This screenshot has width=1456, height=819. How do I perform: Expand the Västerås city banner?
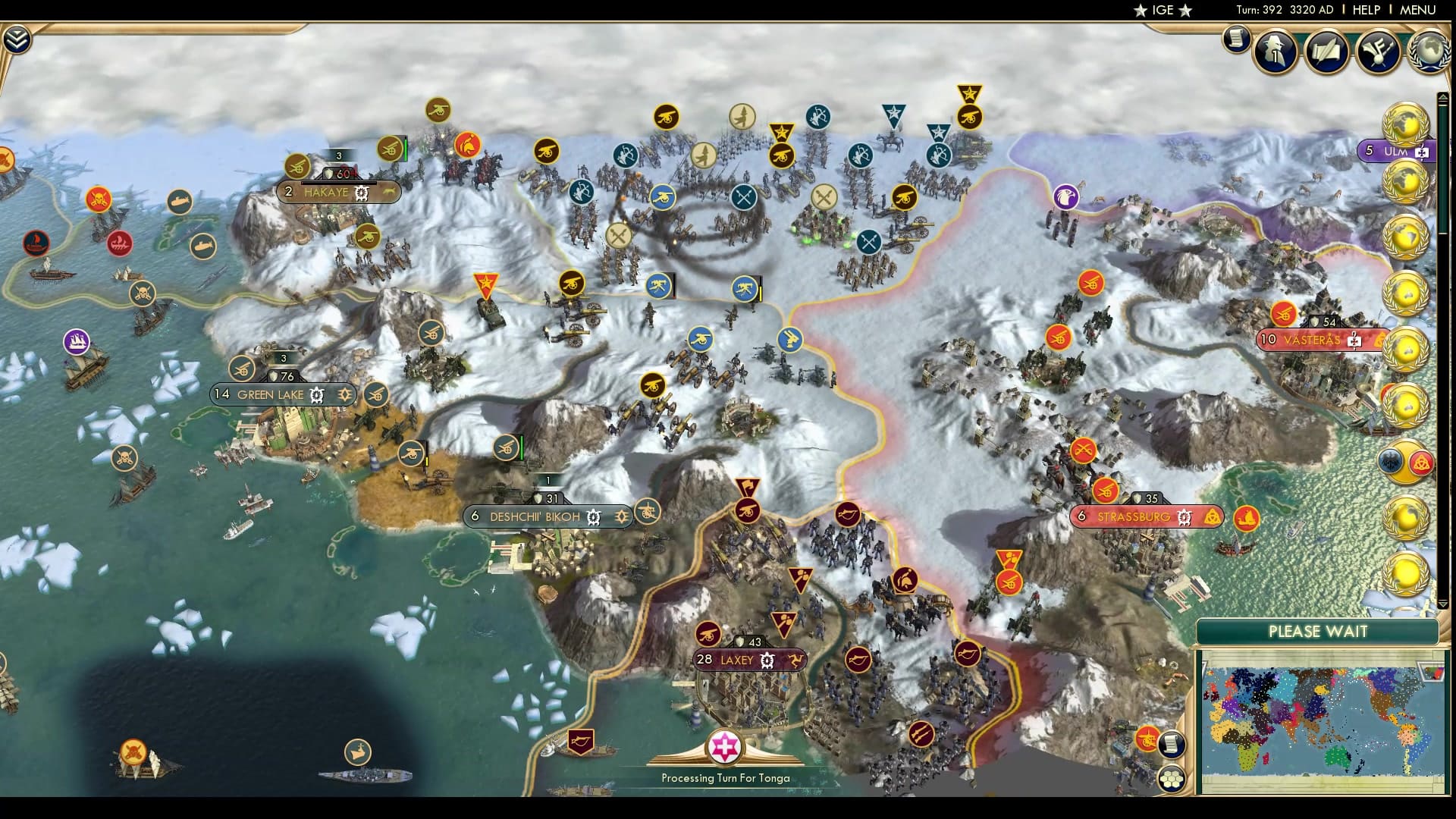(1353, 341)
